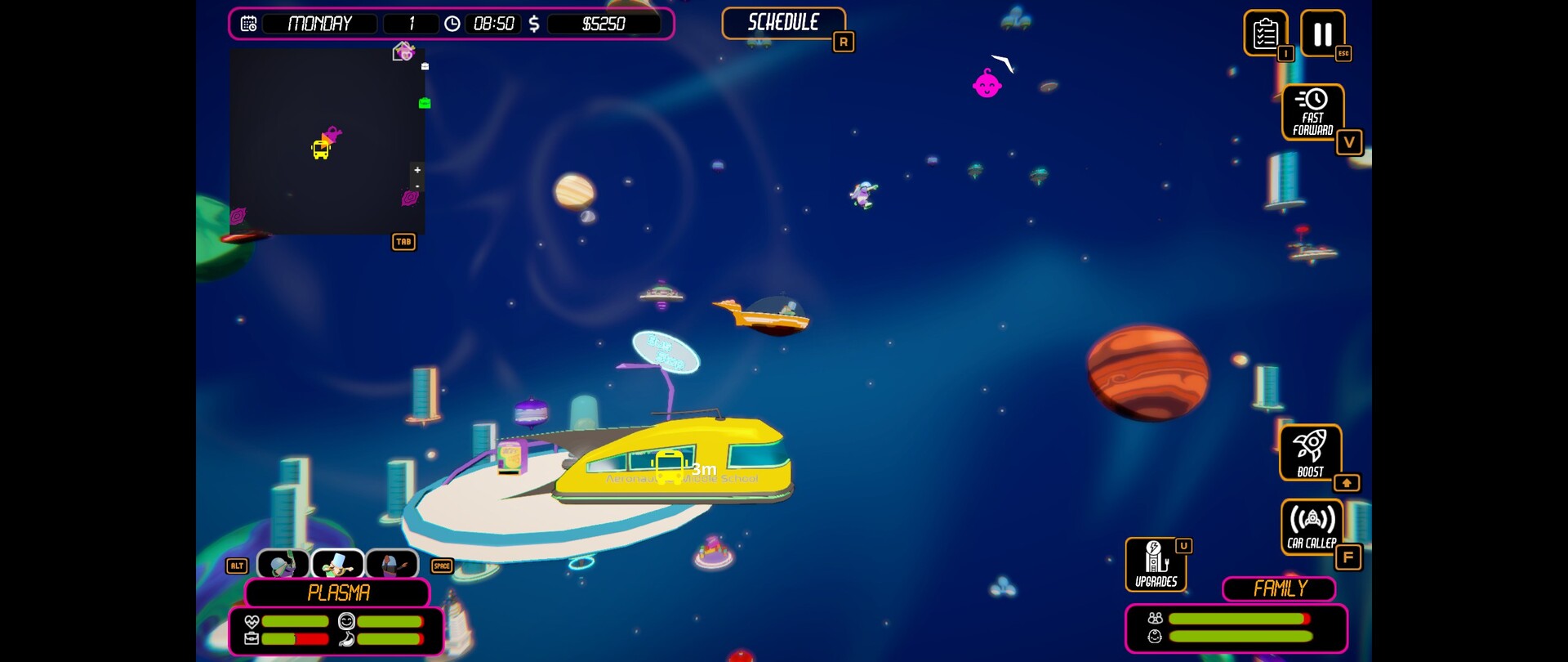Pause the game
This screenshot has width=1568, height=662.
[x=1322, y=34]
